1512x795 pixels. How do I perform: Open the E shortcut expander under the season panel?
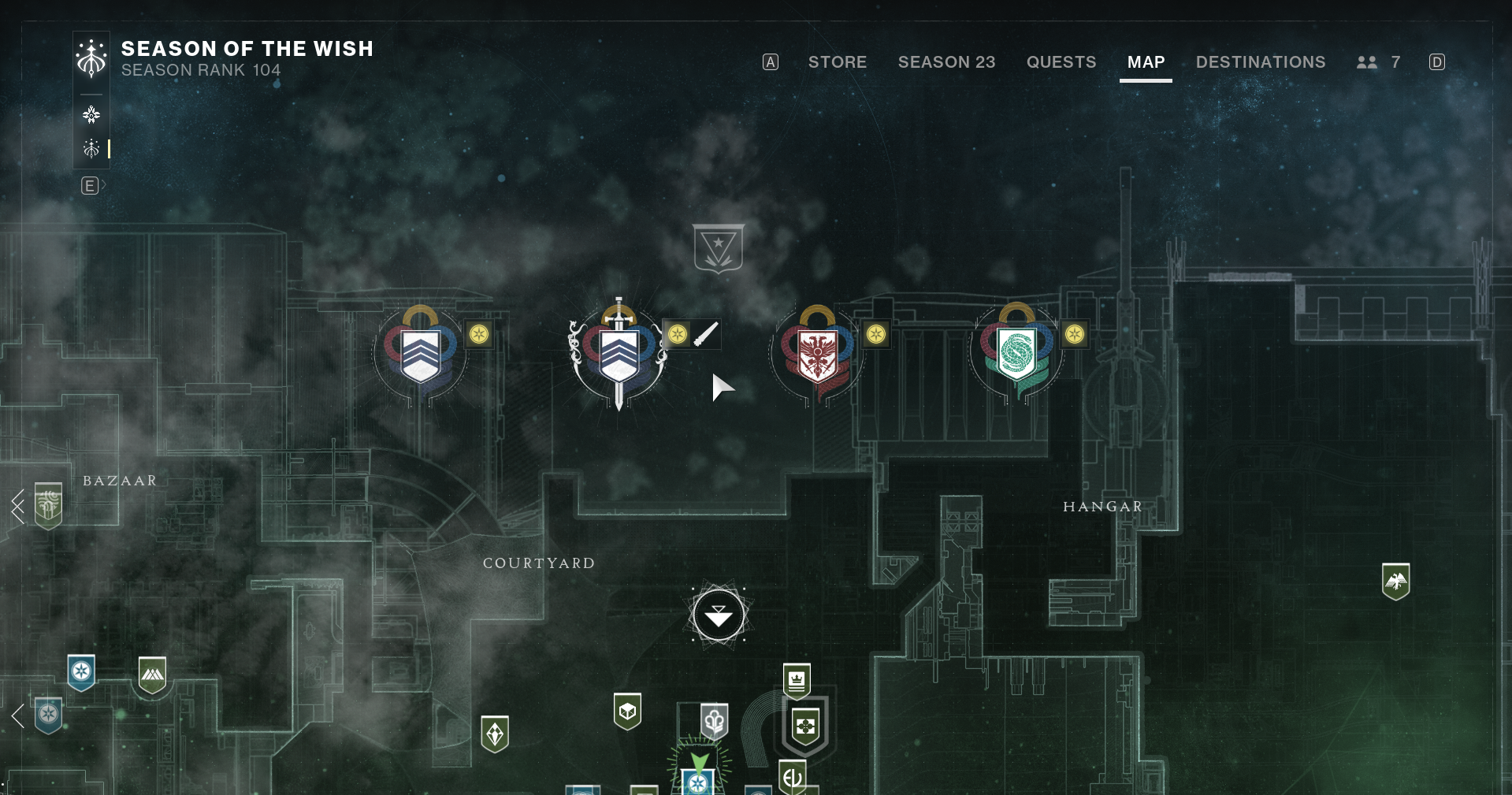[92, 184]
